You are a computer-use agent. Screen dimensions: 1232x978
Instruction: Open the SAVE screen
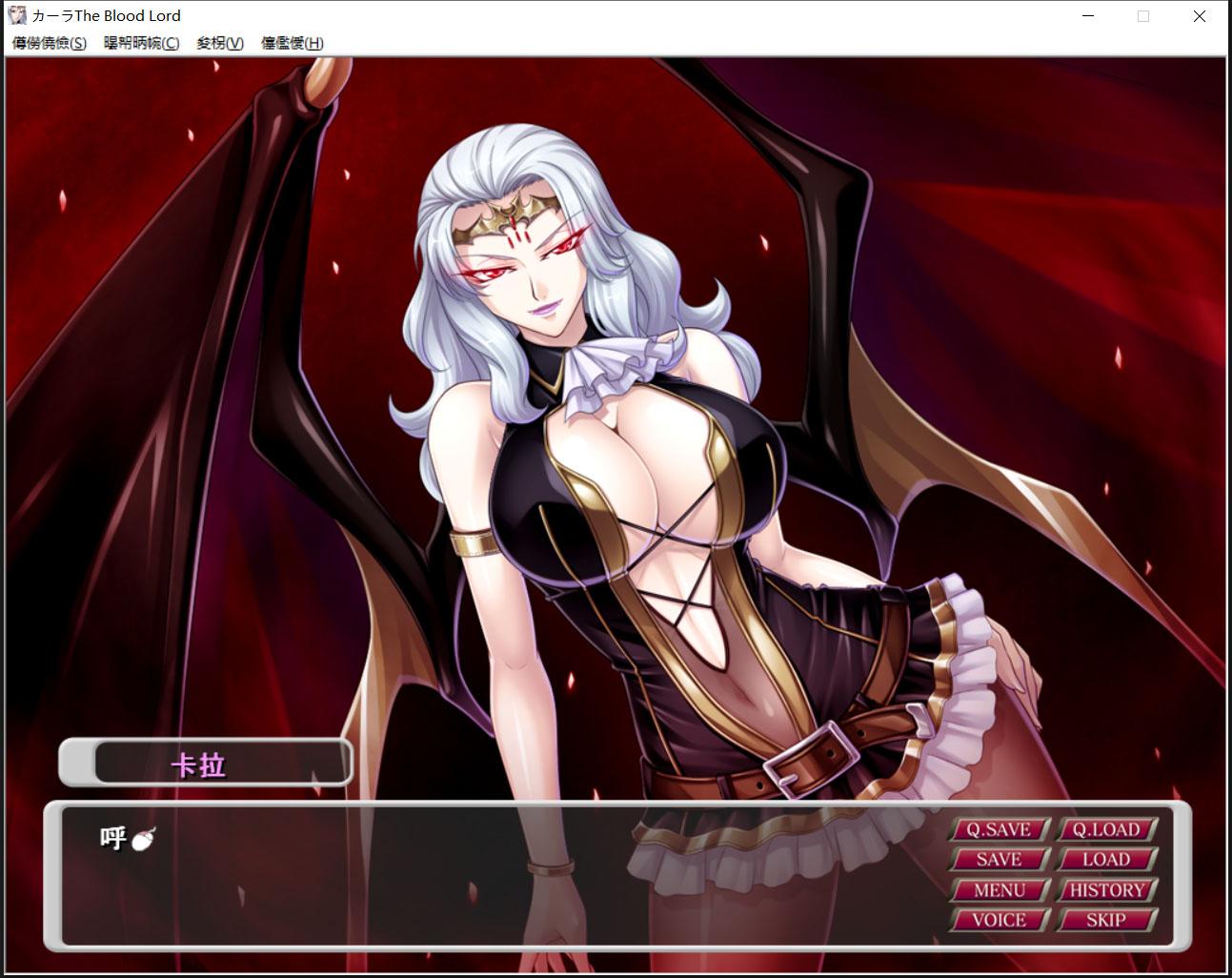coord(999,859)
